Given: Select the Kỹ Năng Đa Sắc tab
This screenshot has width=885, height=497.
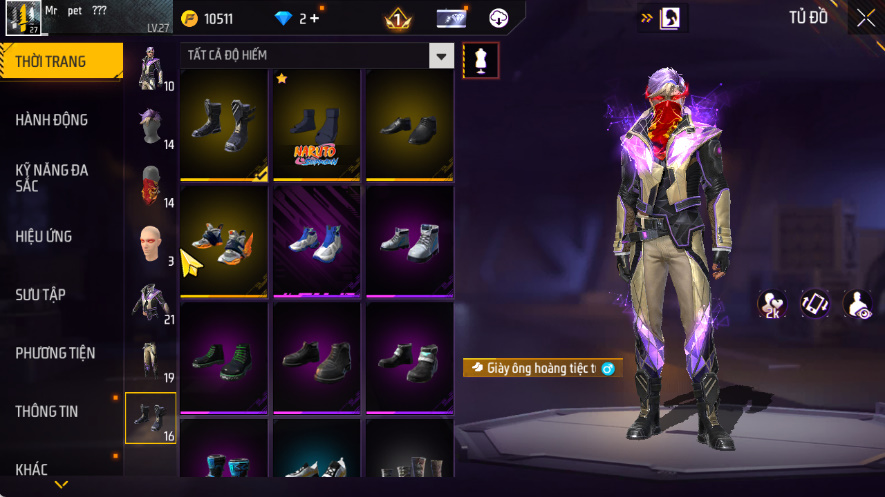Looking at the screenshot, I should click(x=52, y=178).
